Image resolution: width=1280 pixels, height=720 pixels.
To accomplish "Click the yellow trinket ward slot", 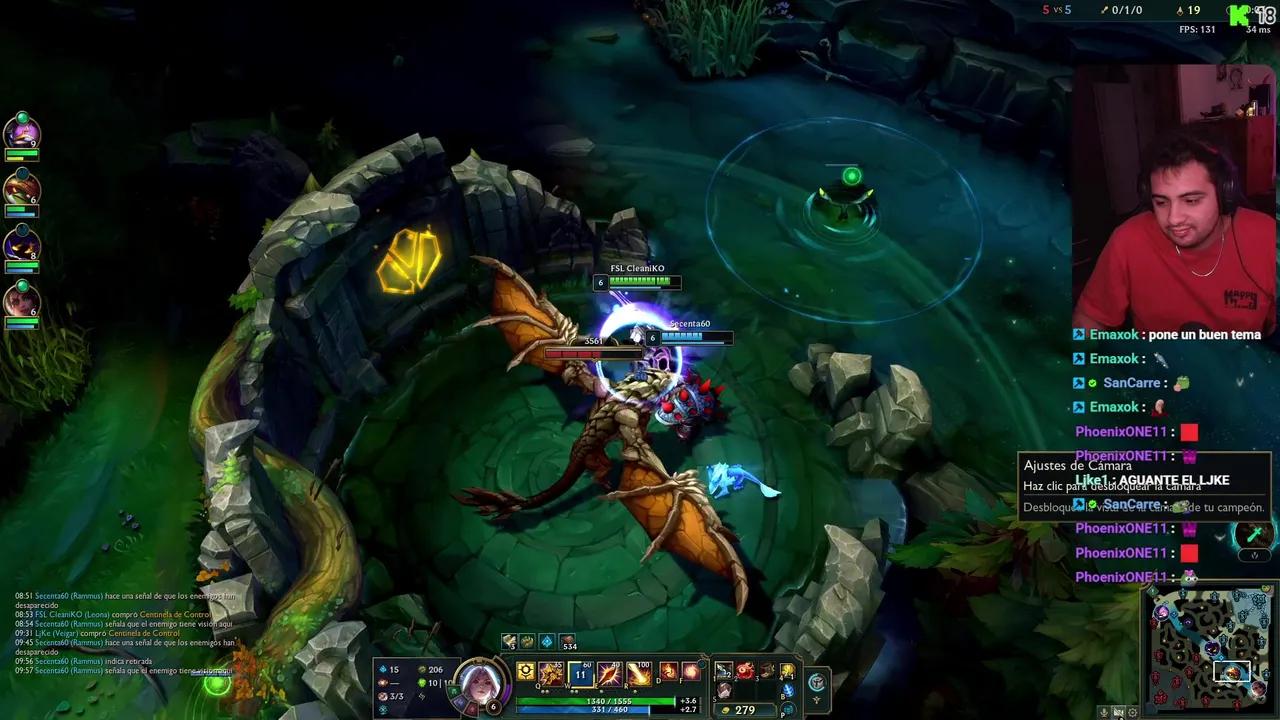I will [x=788, y=671].
